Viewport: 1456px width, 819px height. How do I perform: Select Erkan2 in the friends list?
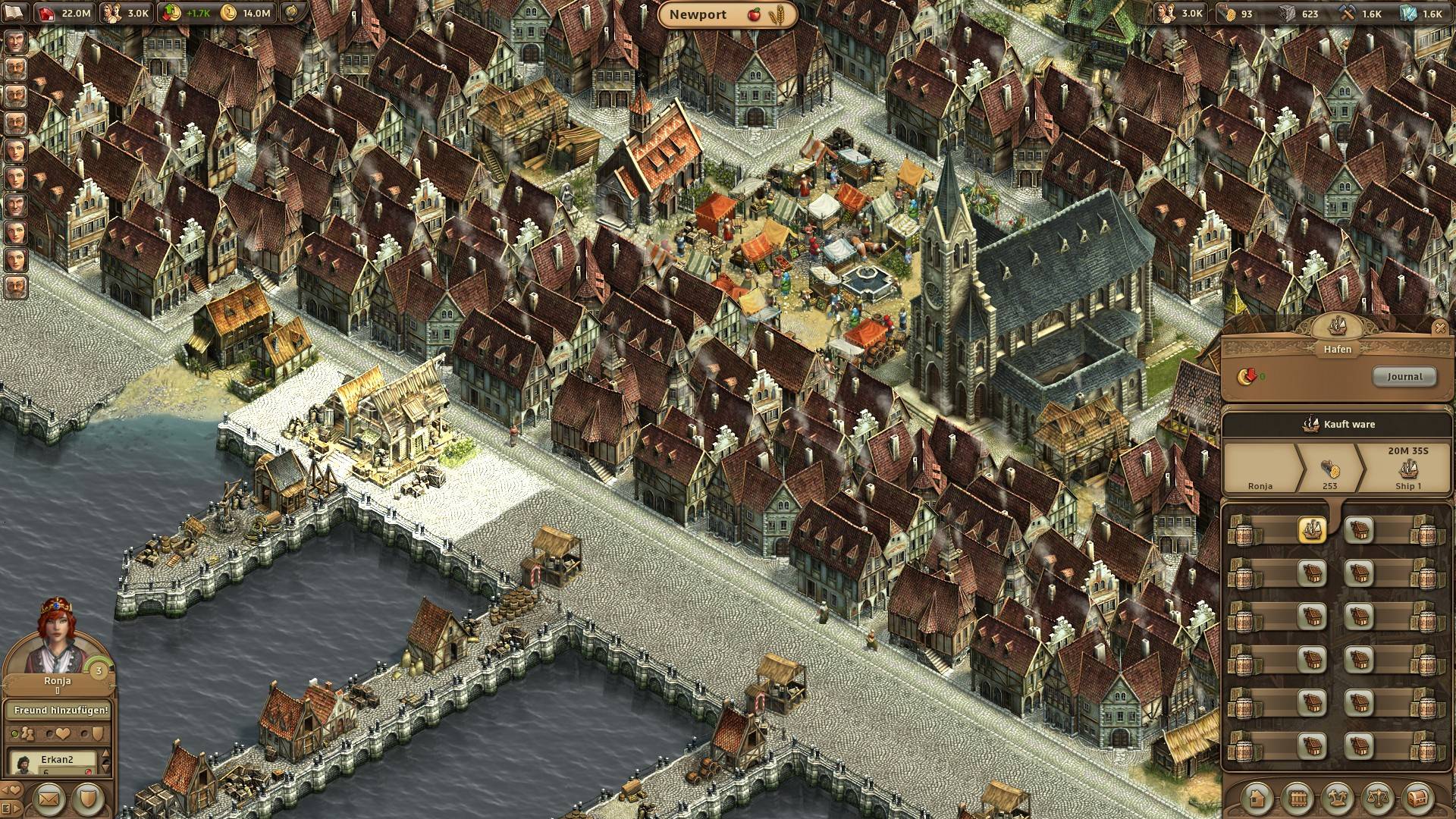58,761
